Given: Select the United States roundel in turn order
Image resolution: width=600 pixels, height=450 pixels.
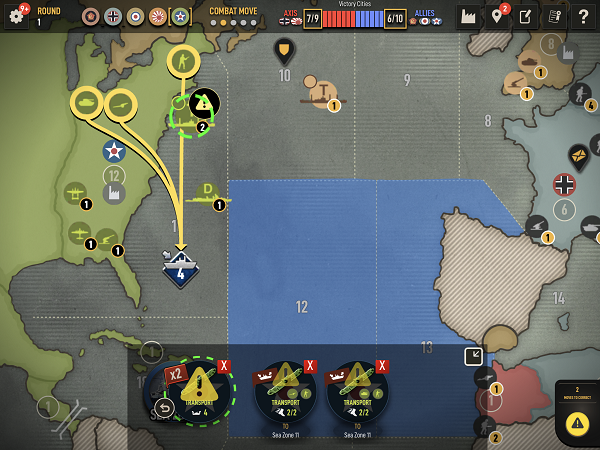Looking at the screenshot, I should tap(179, 17).
